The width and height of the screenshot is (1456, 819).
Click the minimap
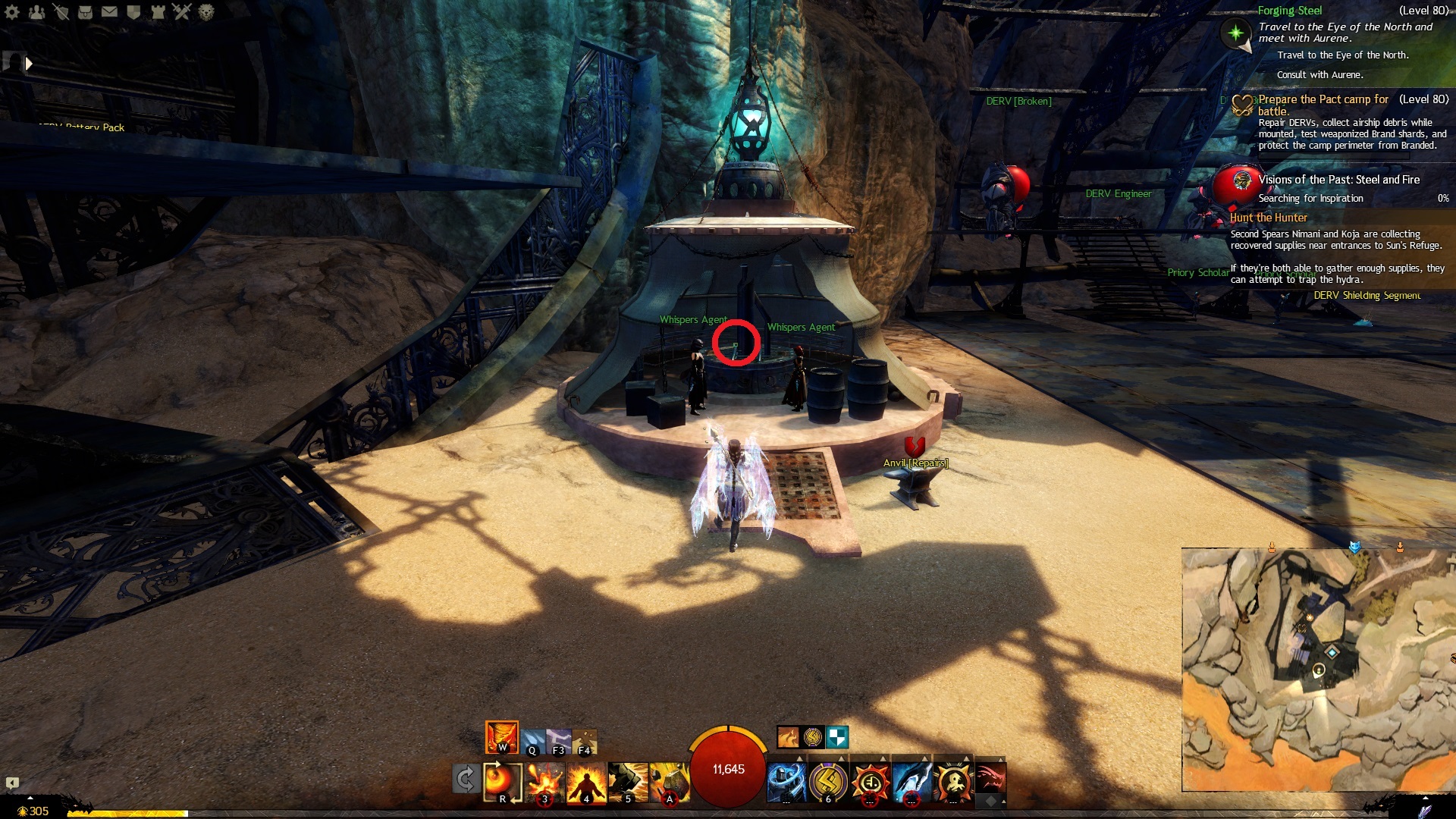(1318, 669)
